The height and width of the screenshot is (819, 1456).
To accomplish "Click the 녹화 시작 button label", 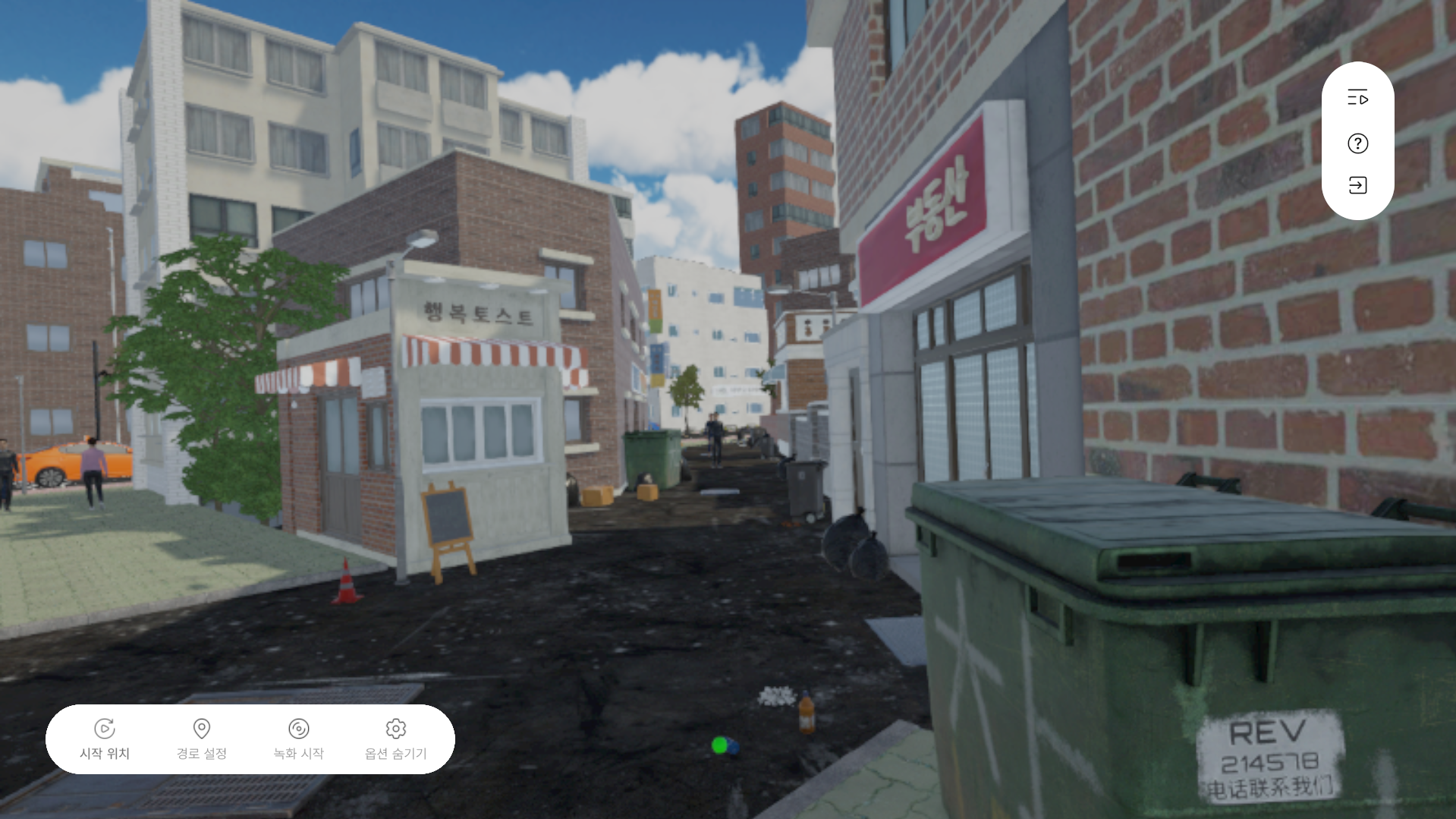I will (299, 753).
